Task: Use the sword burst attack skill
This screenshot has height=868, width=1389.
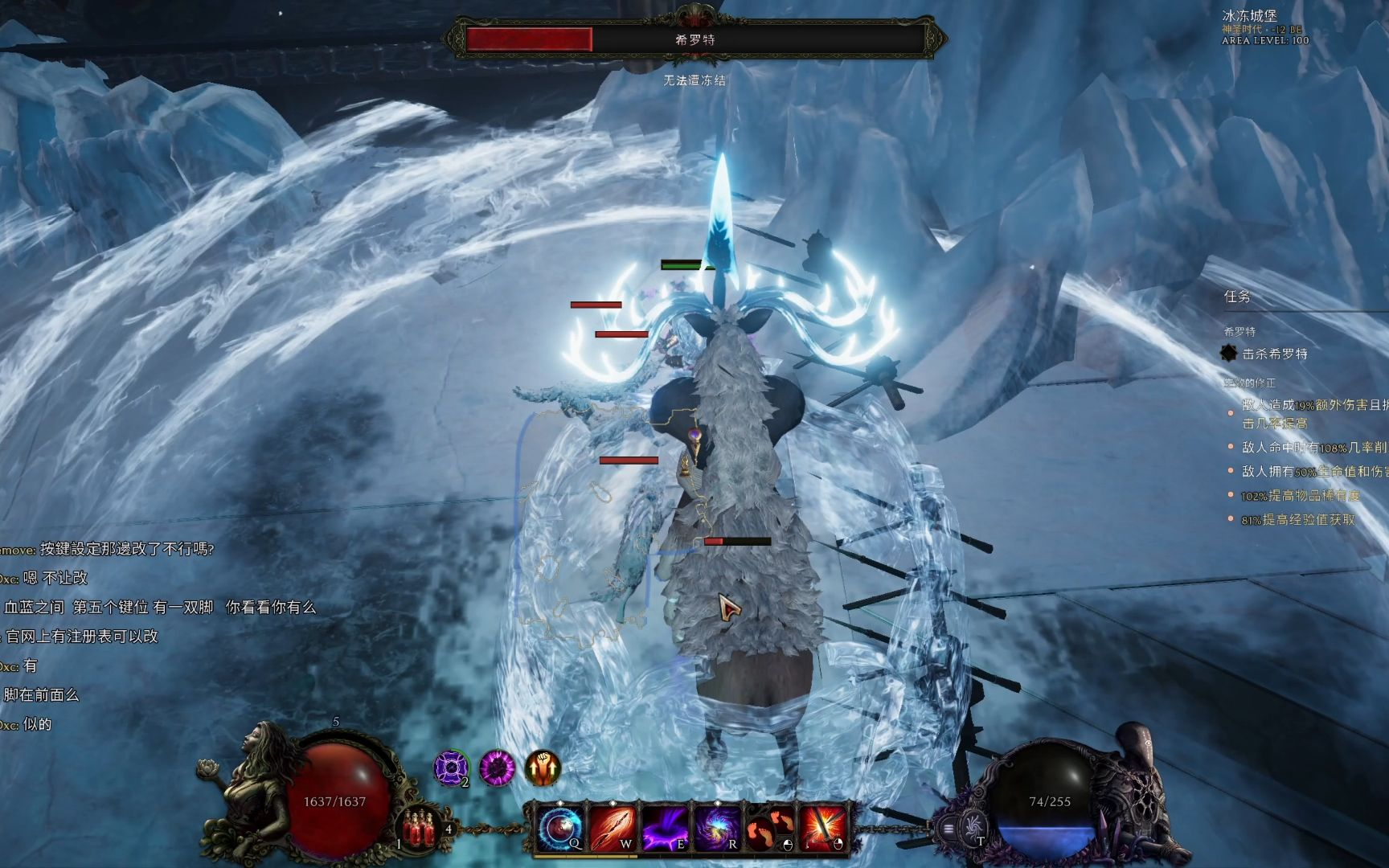Action: pos(822,828)
